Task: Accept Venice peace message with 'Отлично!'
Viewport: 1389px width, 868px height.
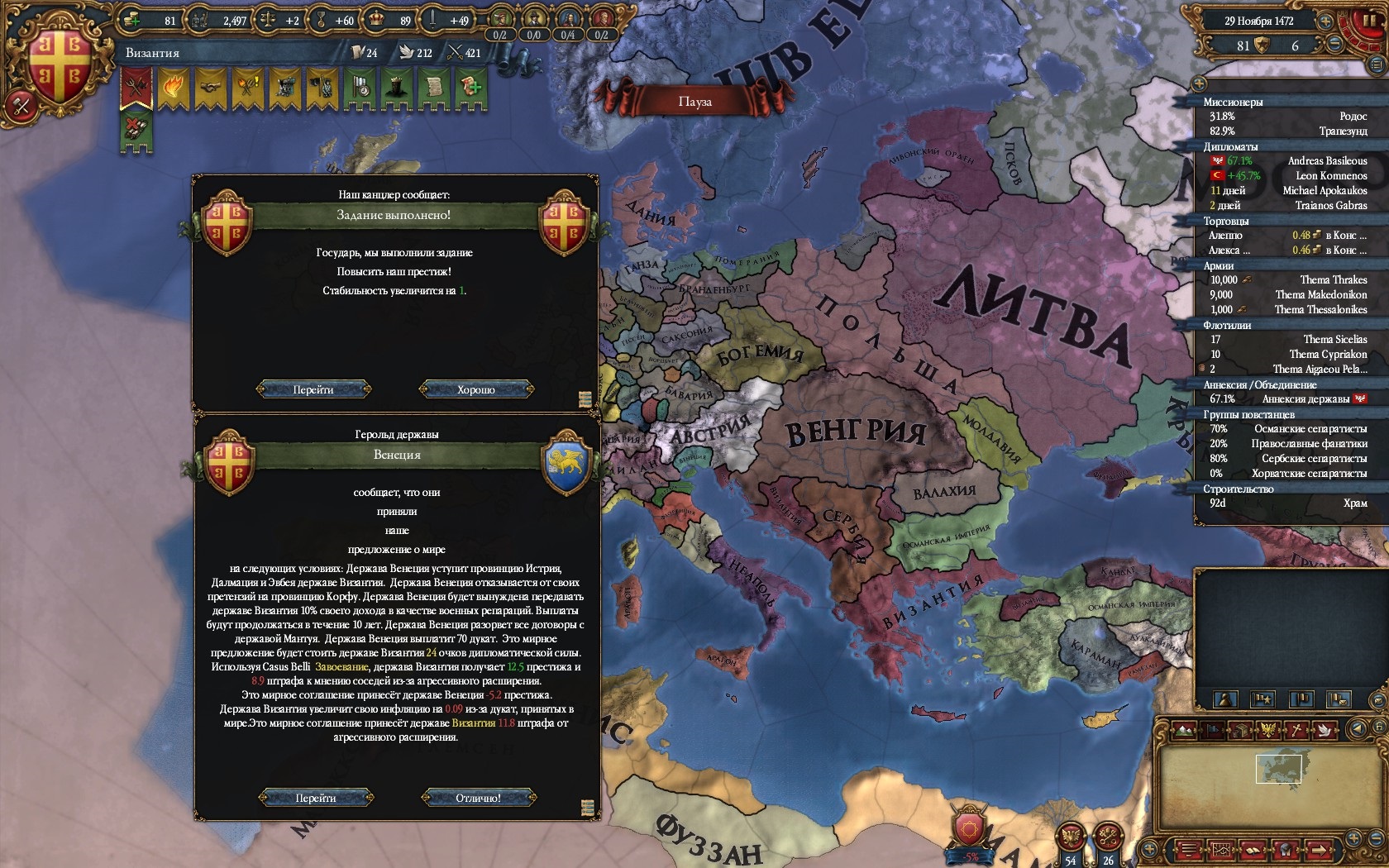Action: tap(478, 798)
